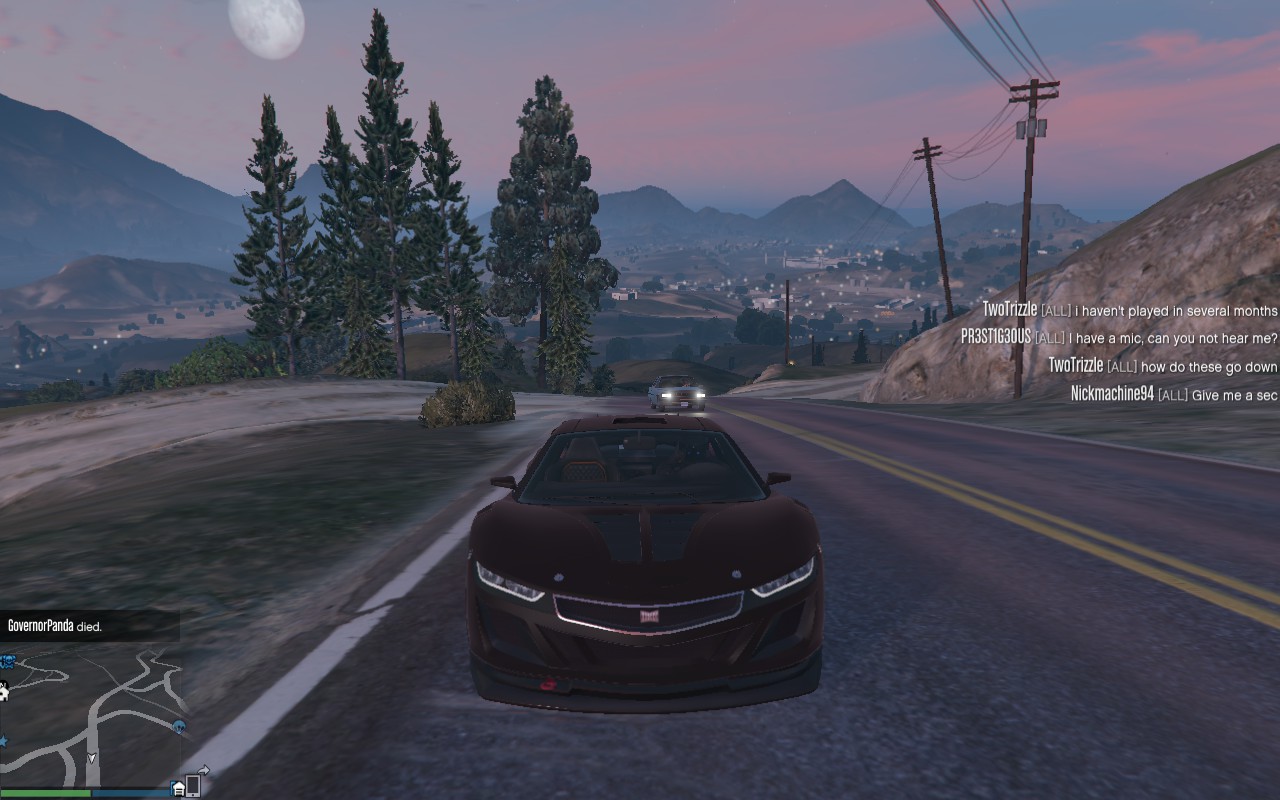
Task: Click TwoTrizzle's 'haven't played in several months' message
Action: coord(1130,311)
